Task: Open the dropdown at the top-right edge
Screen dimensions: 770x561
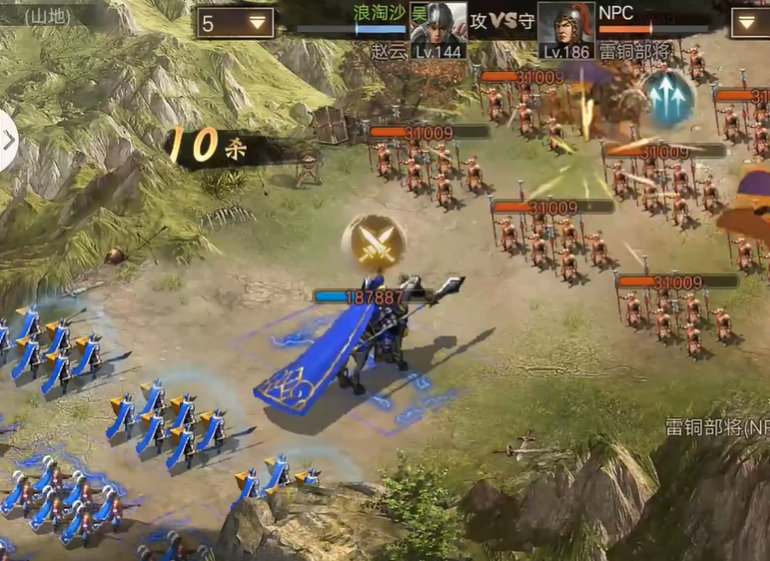Action: click(x=750, y=22)
